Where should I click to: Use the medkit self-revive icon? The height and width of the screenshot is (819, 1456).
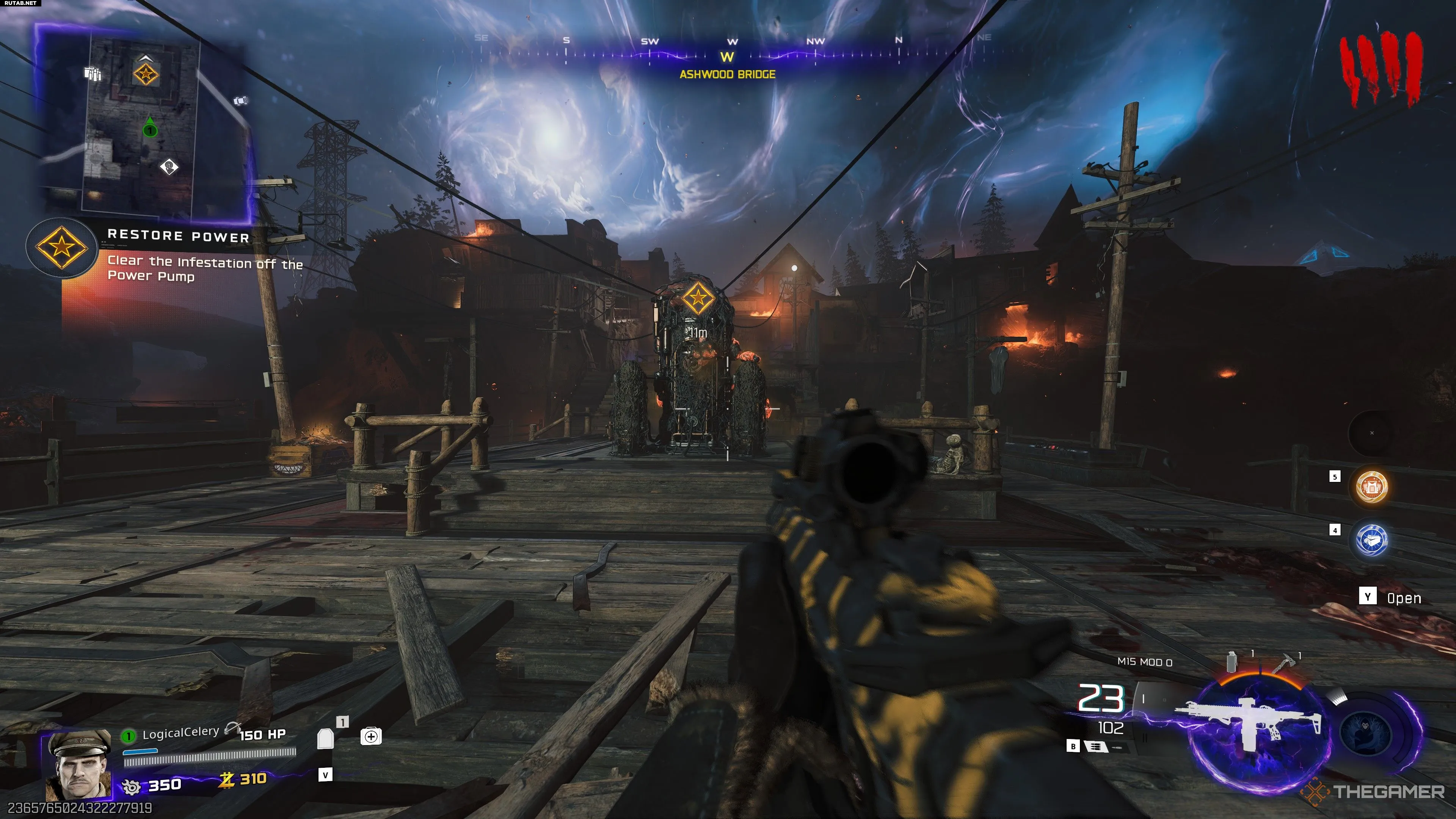371,736
